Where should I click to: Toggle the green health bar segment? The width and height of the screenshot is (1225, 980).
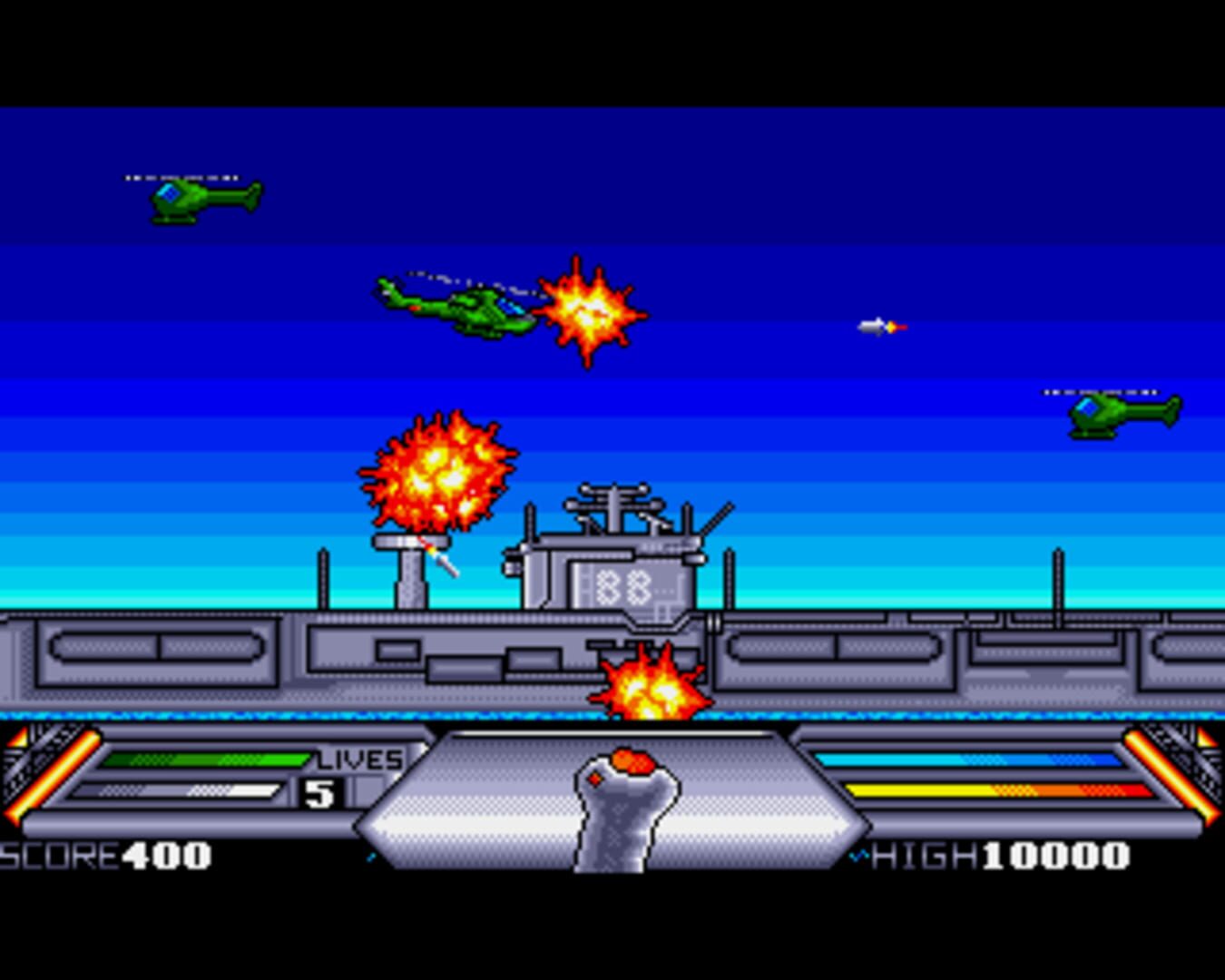tap(204, 758)
